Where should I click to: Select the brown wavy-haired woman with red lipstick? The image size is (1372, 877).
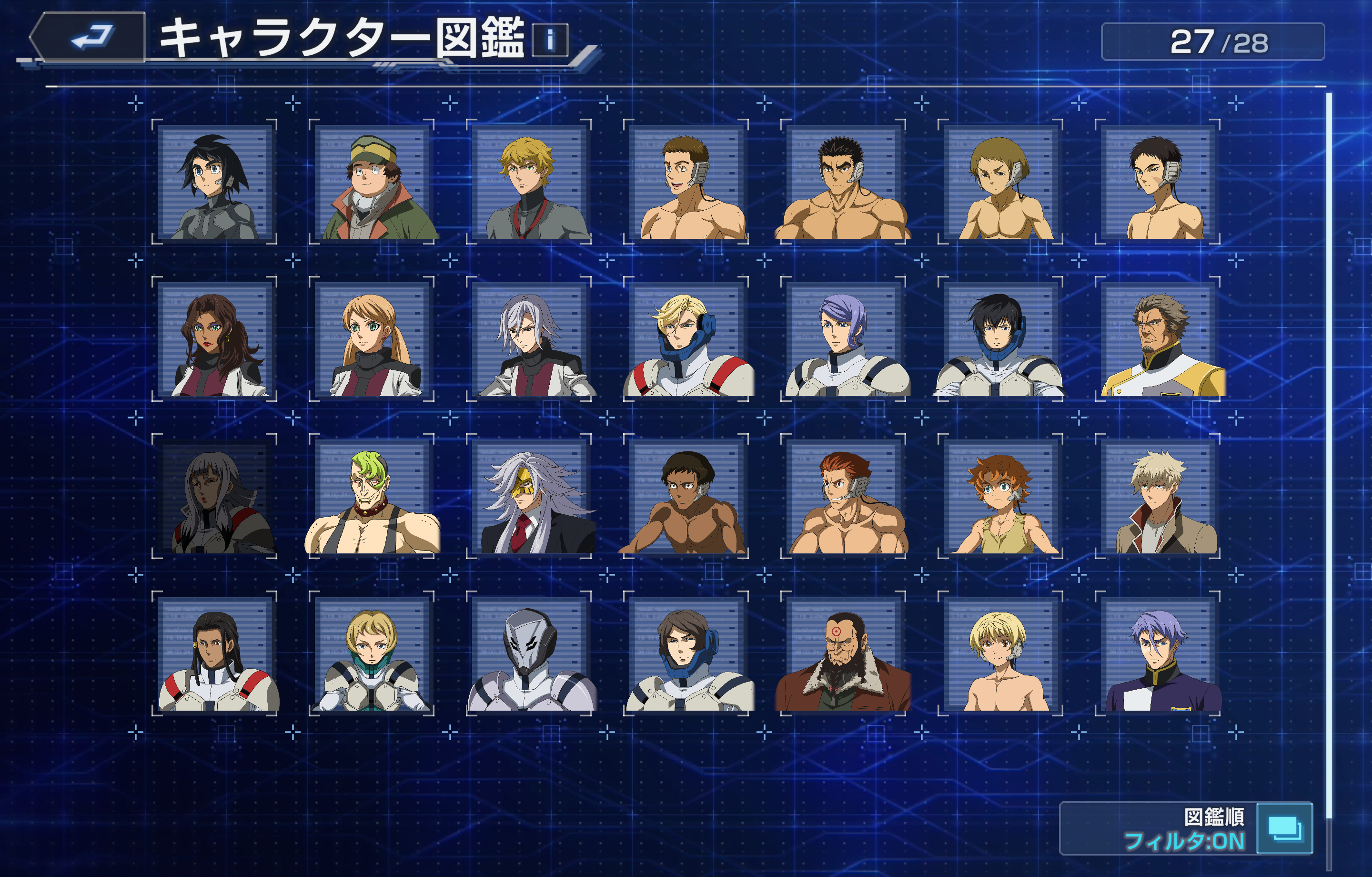pos(215,340)
